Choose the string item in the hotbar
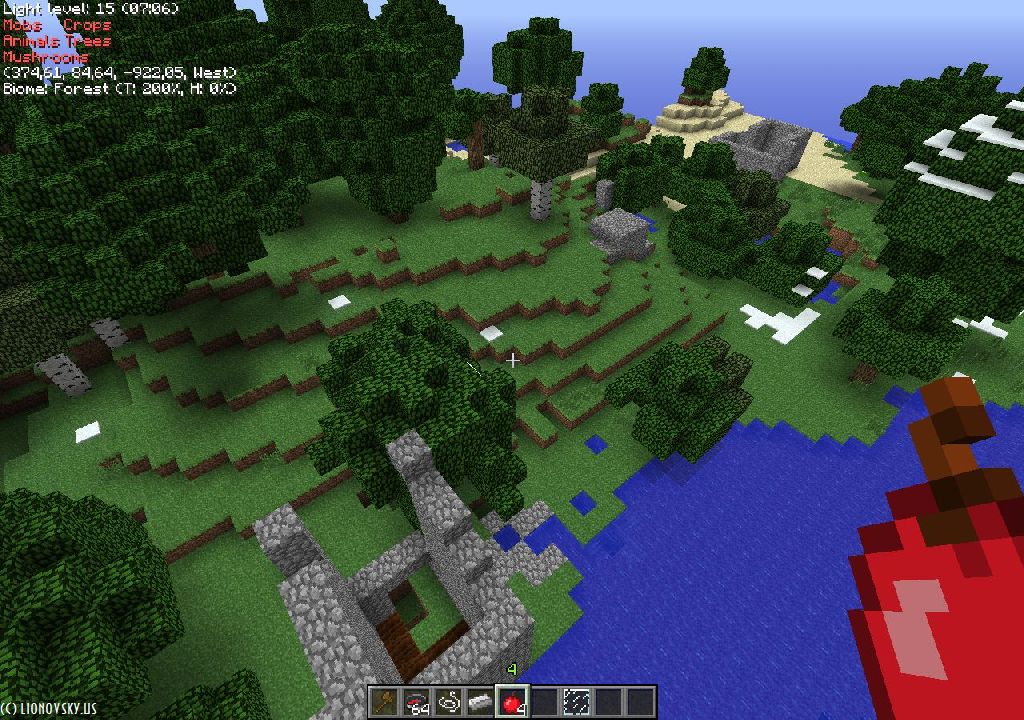 [449, 702]
